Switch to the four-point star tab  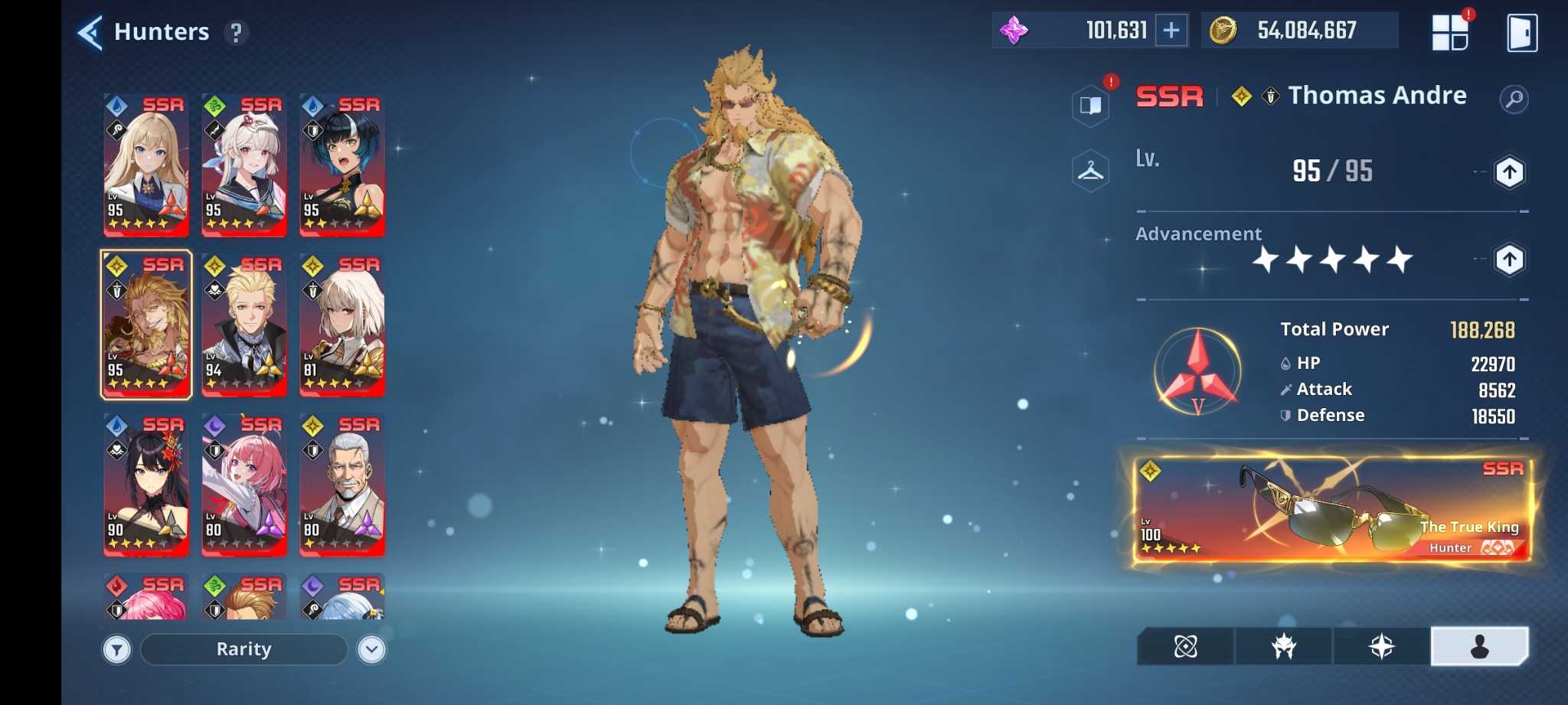[1381, 647]
